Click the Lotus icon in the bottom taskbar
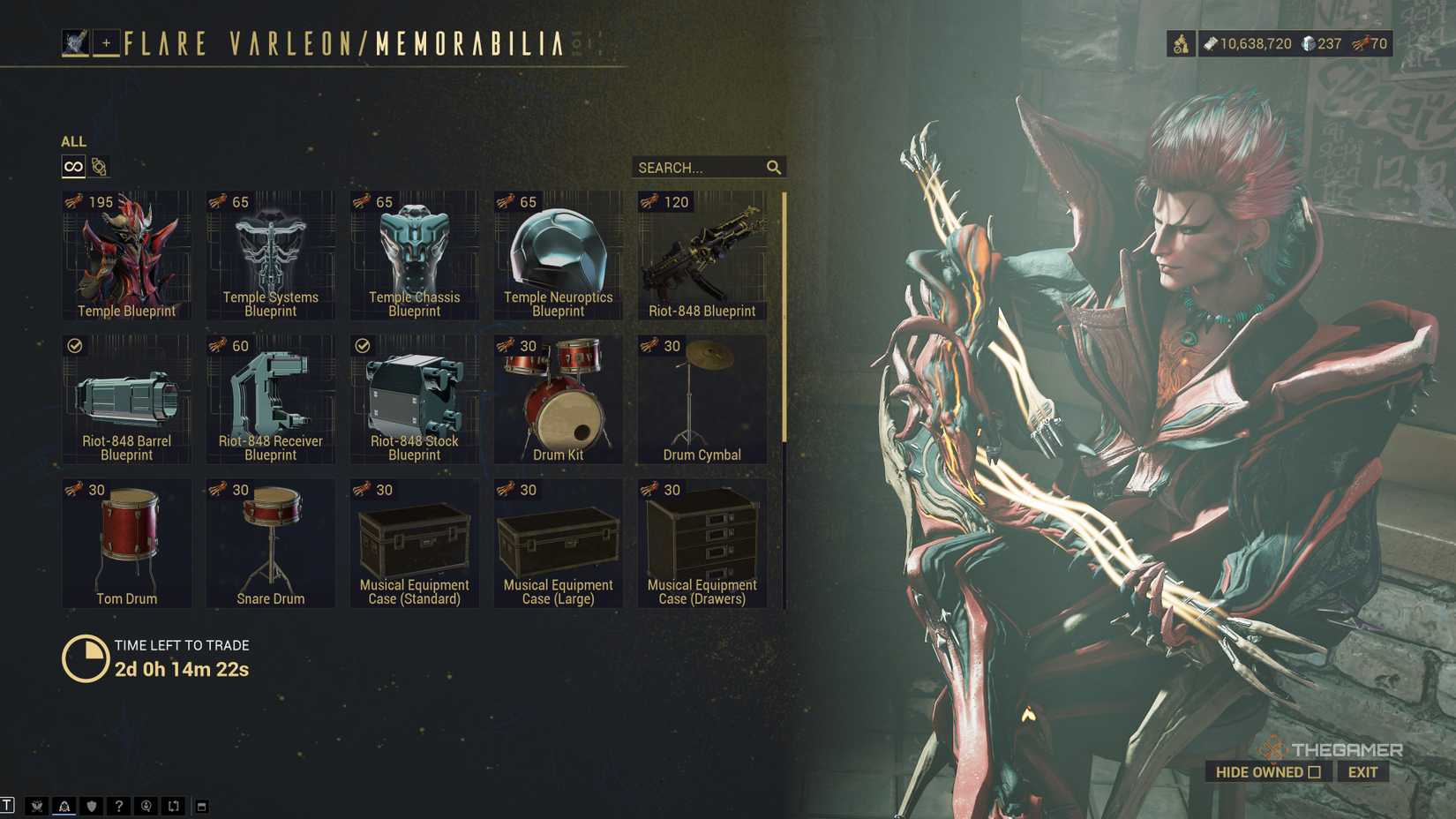The height and width of the screenshot is (819, 1456). 35,805
